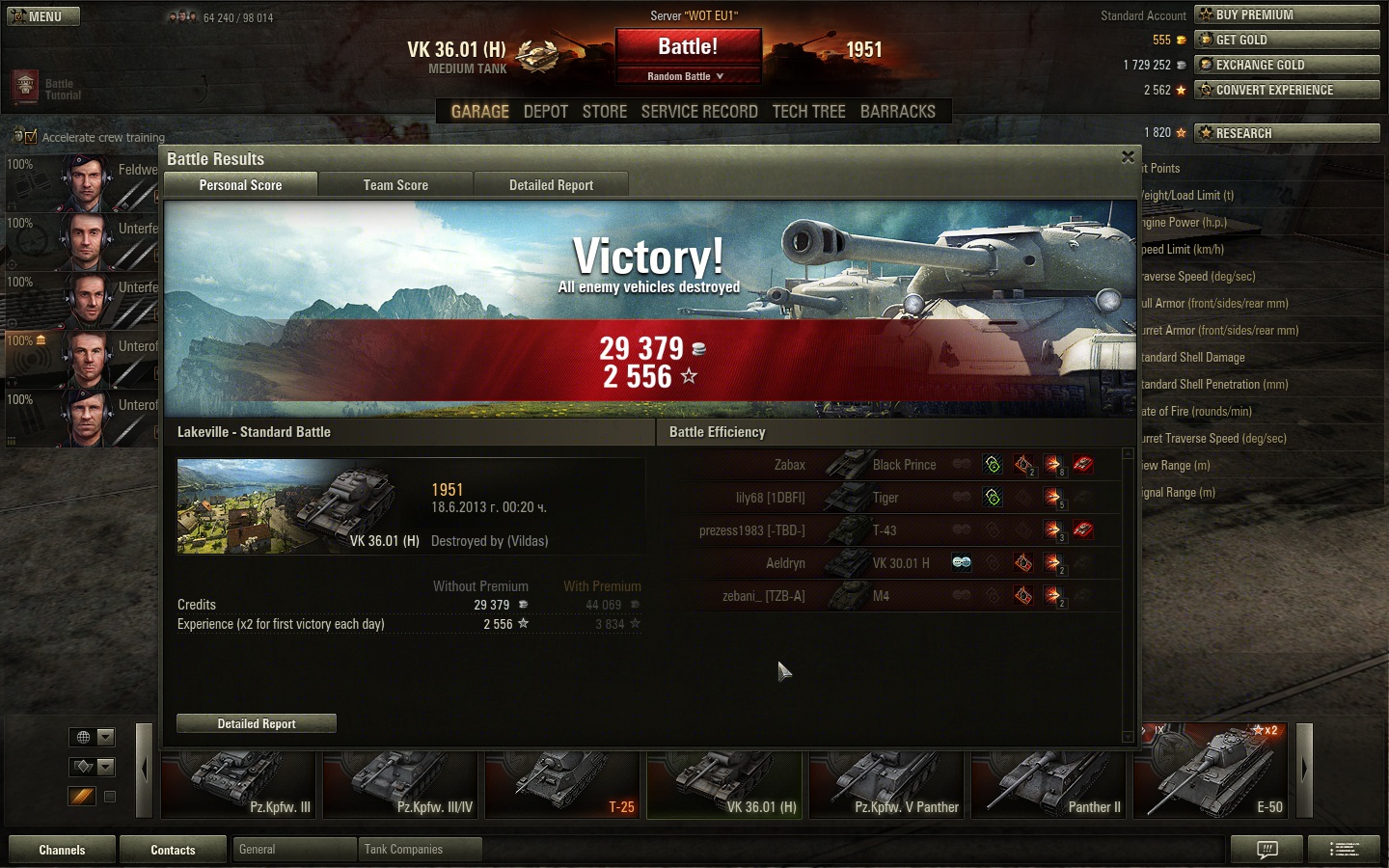
Task: Open the STORE section
Action: tap(605, 112)
